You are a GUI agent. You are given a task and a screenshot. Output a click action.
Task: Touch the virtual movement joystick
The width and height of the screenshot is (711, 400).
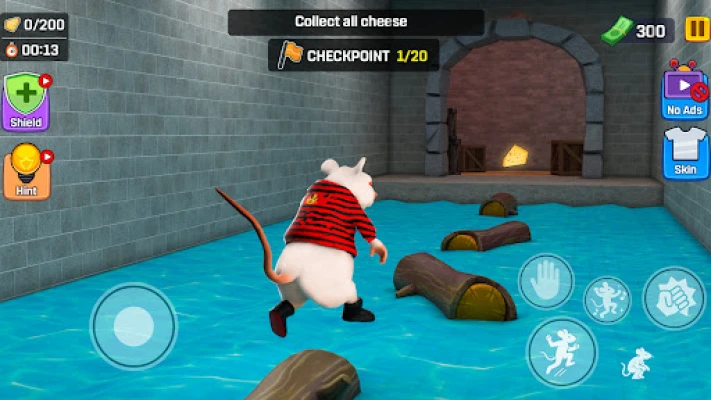pos(133,325)
